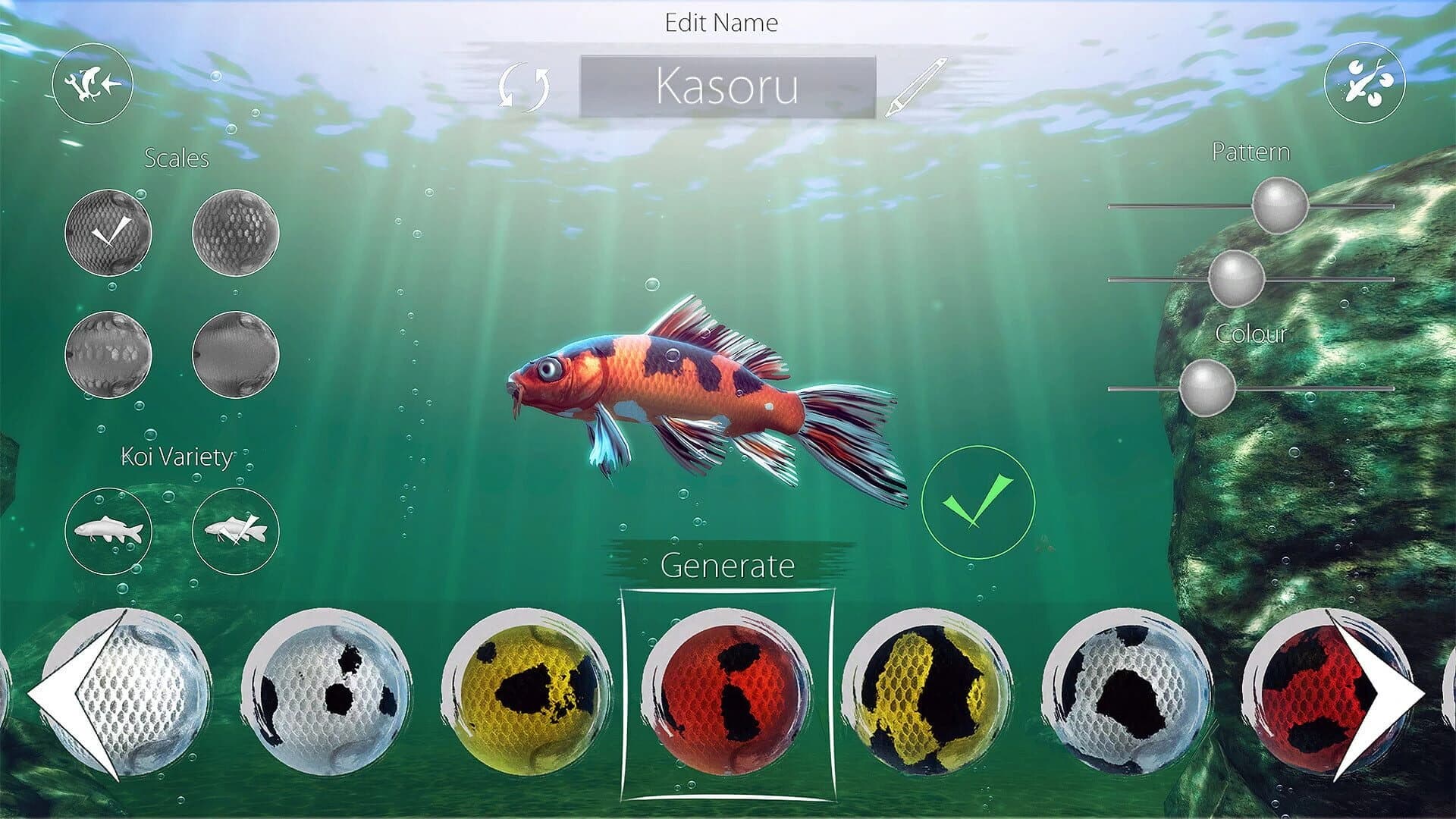The height and width of the screenshot is (819, 1456).
Task: Click the Koi Variety section label
Action: click(177, 457)
